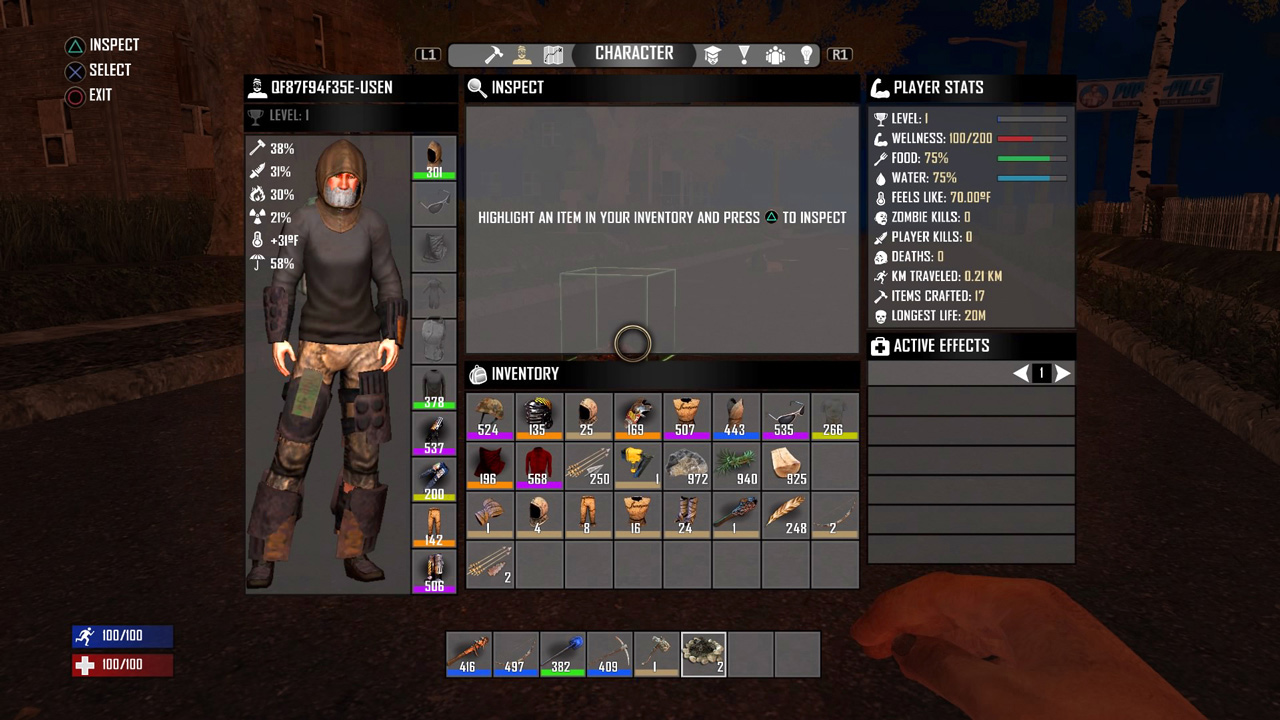This screenshot has height=720, width=1280.
Task: Click the Player Stats trophy icon
Action: (x=879, y=88)
